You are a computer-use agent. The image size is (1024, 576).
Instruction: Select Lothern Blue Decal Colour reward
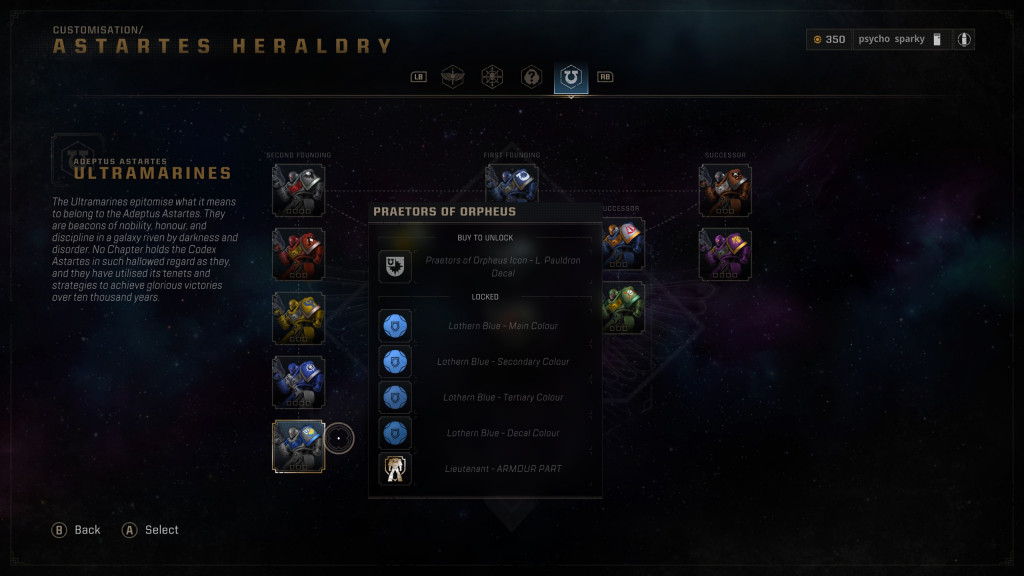[395, 433]
